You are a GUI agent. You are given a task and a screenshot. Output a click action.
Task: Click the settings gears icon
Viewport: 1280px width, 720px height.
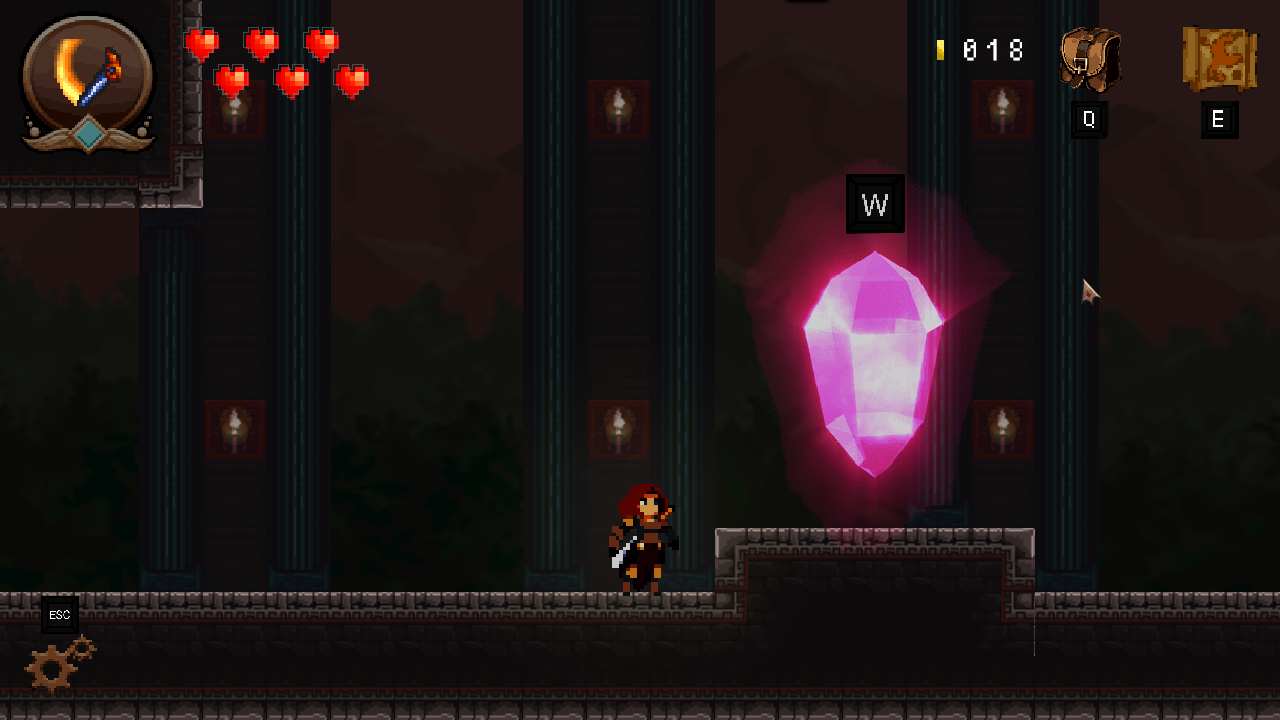point(58,663)
